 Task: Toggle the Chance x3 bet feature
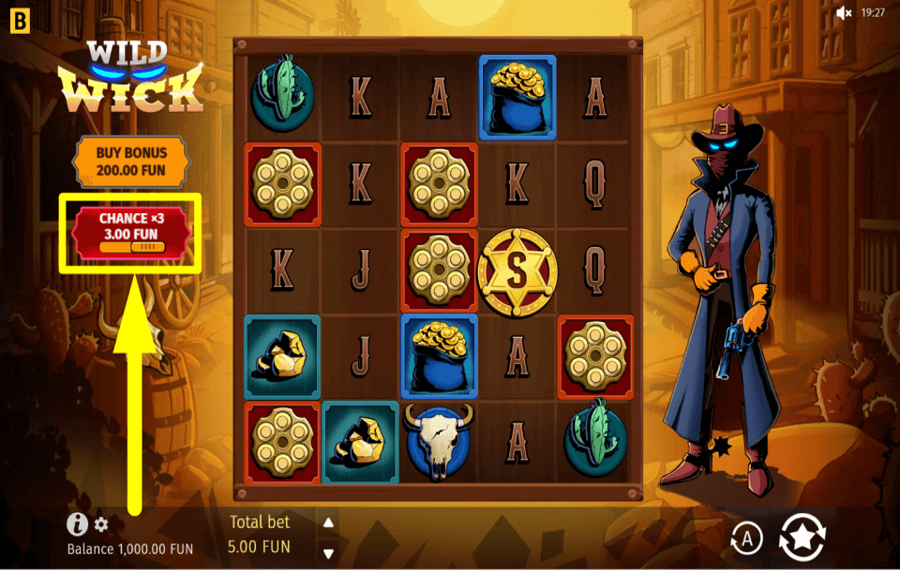(130, 231)
